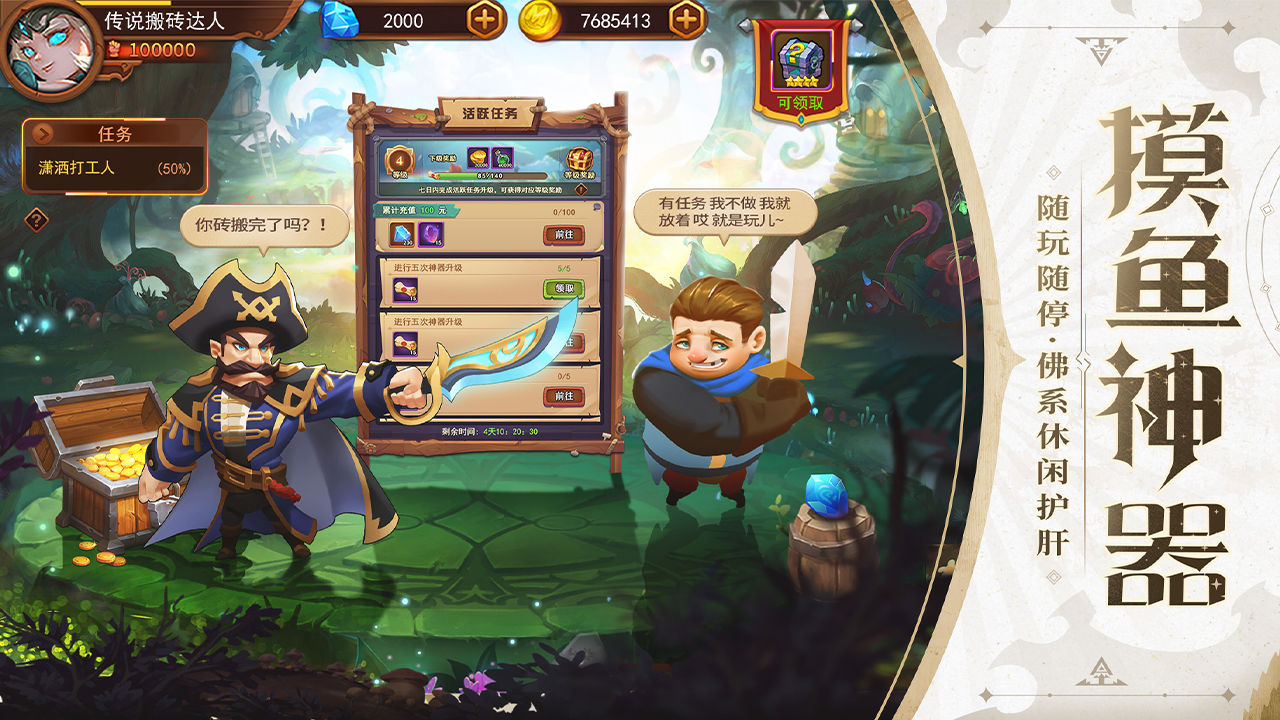
Task: Inspect the blue diamond reward of 累计充值
Action: 402,235
